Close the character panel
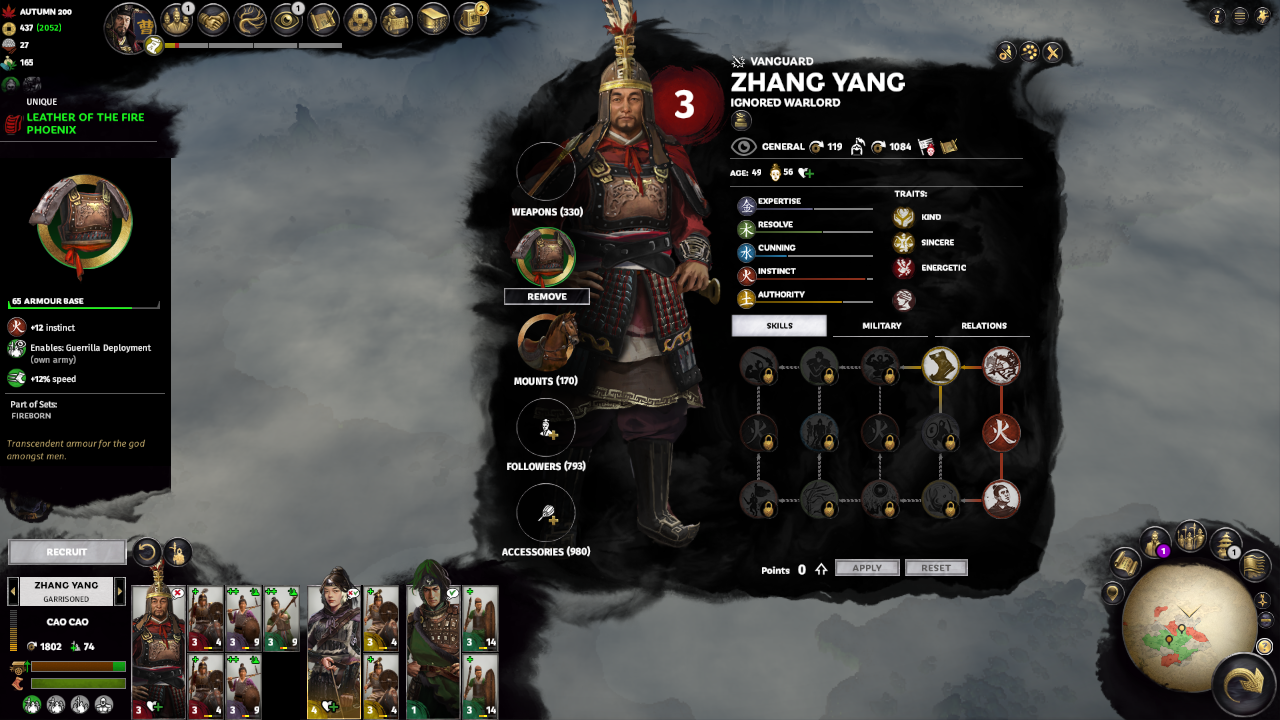Viewport: 1280px width, 720px height. (x=1052, y=53)
